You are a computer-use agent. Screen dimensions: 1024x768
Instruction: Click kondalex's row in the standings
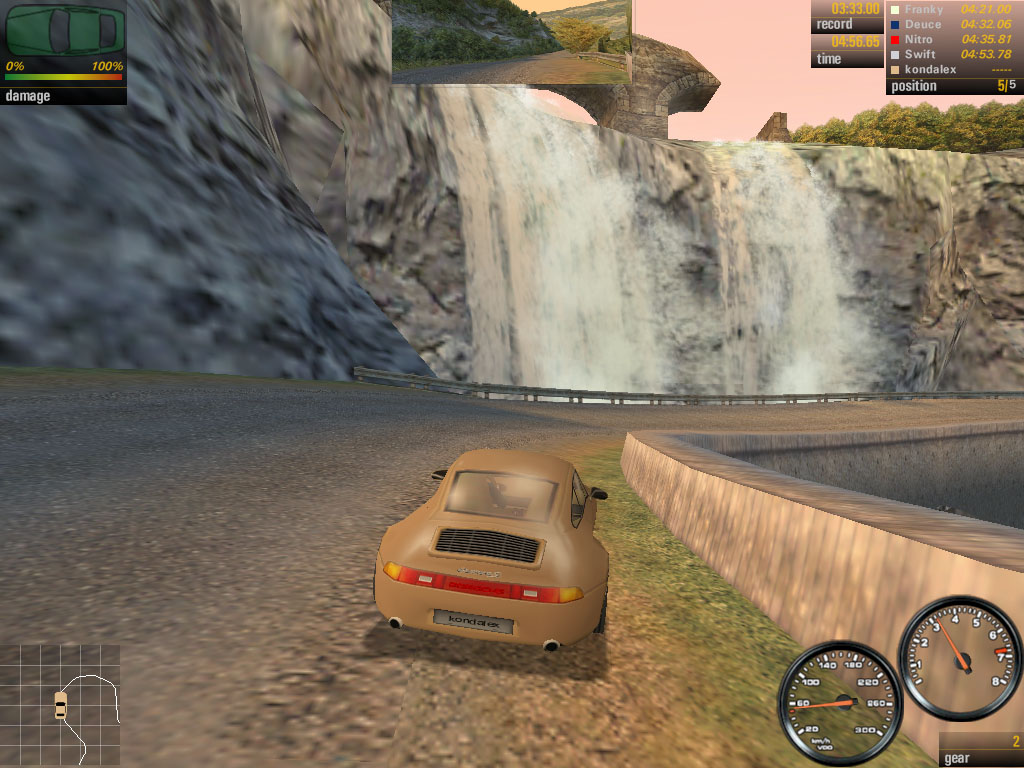pos(954,70)
